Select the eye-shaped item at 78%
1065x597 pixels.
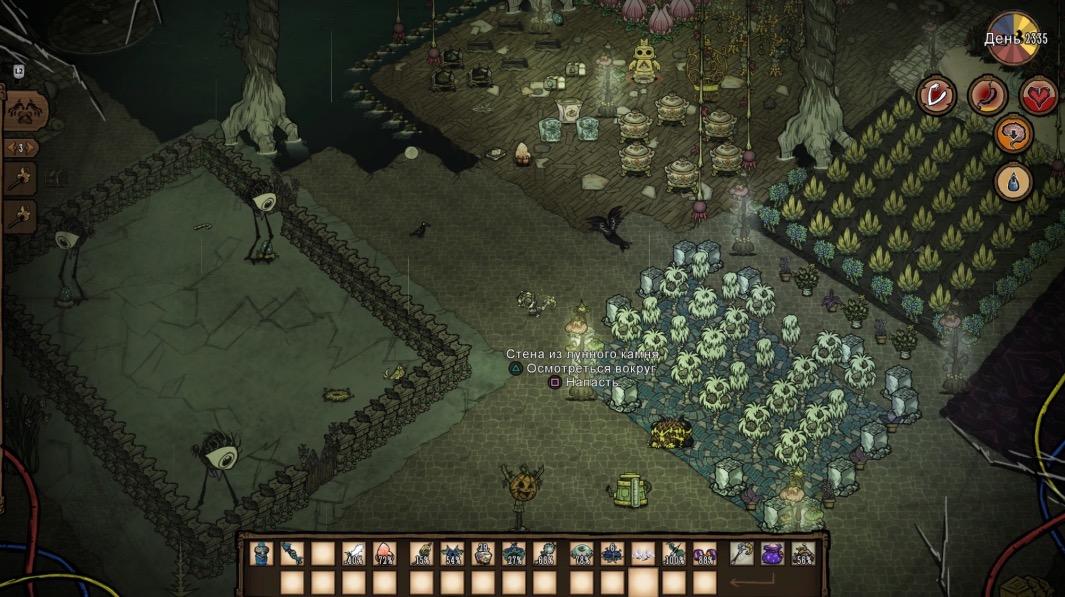580,553
